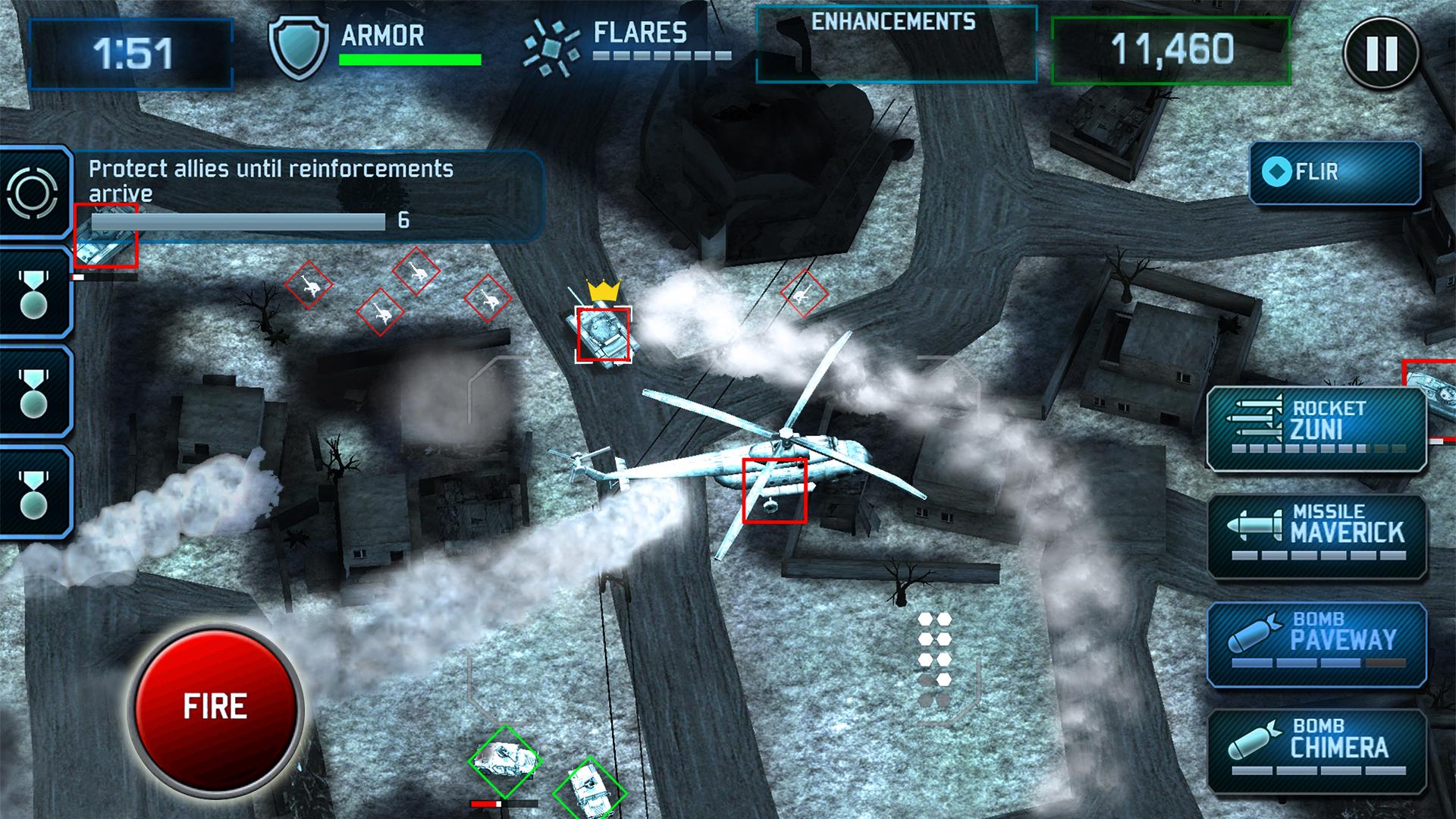Pause the game
The height and width of the screenshot is (819, 1456).
1380,53
